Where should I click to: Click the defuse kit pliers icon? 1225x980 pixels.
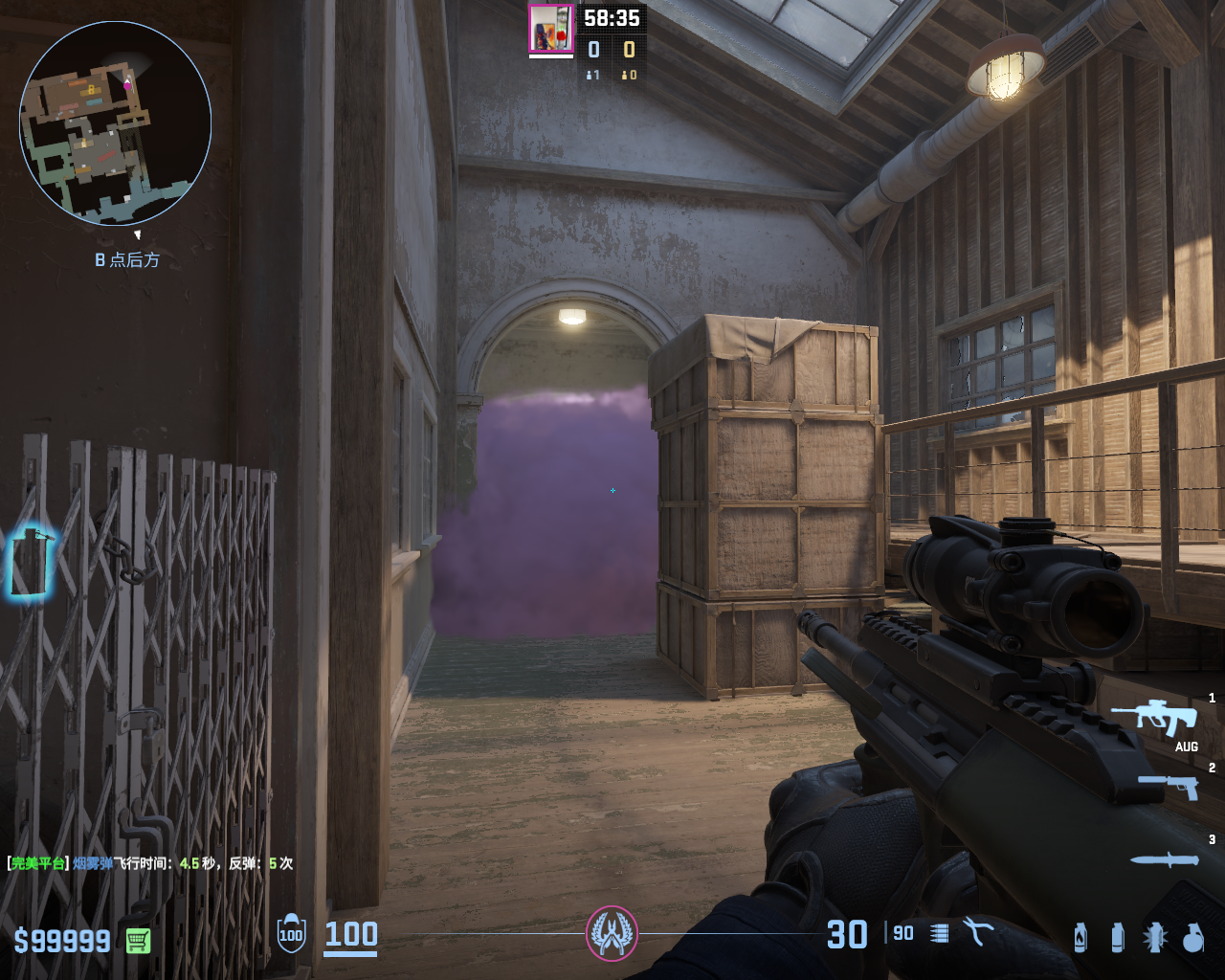pyautogui.click(x=978, y=931)
